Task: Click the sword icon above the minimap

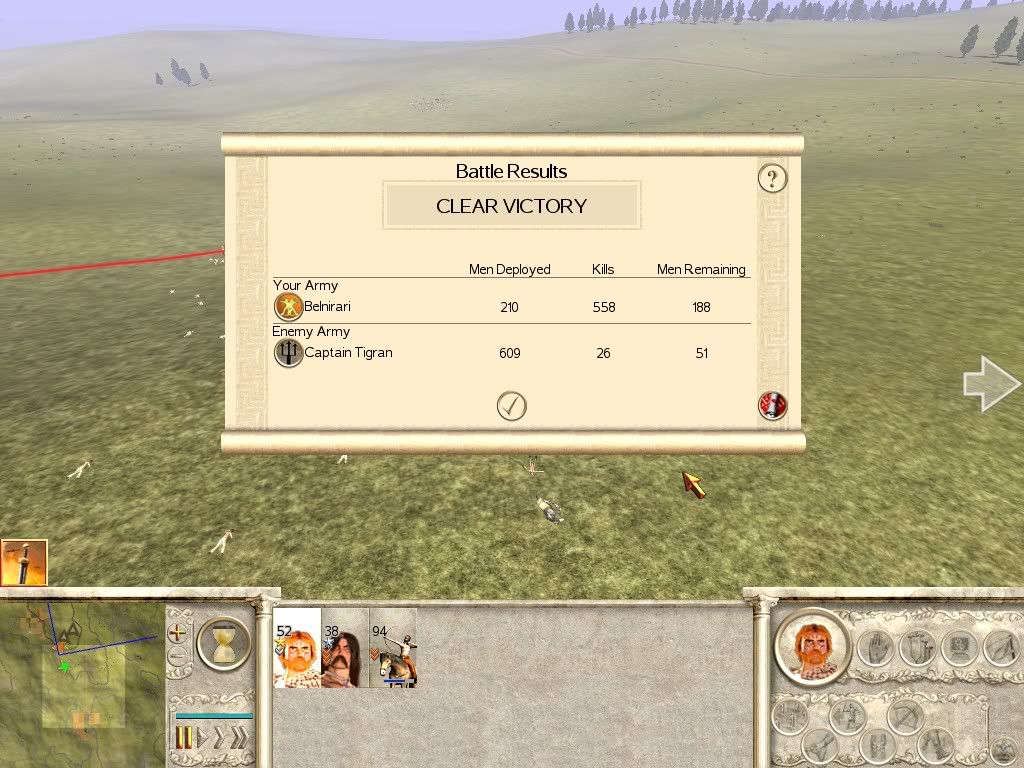Action: [24, 563]
